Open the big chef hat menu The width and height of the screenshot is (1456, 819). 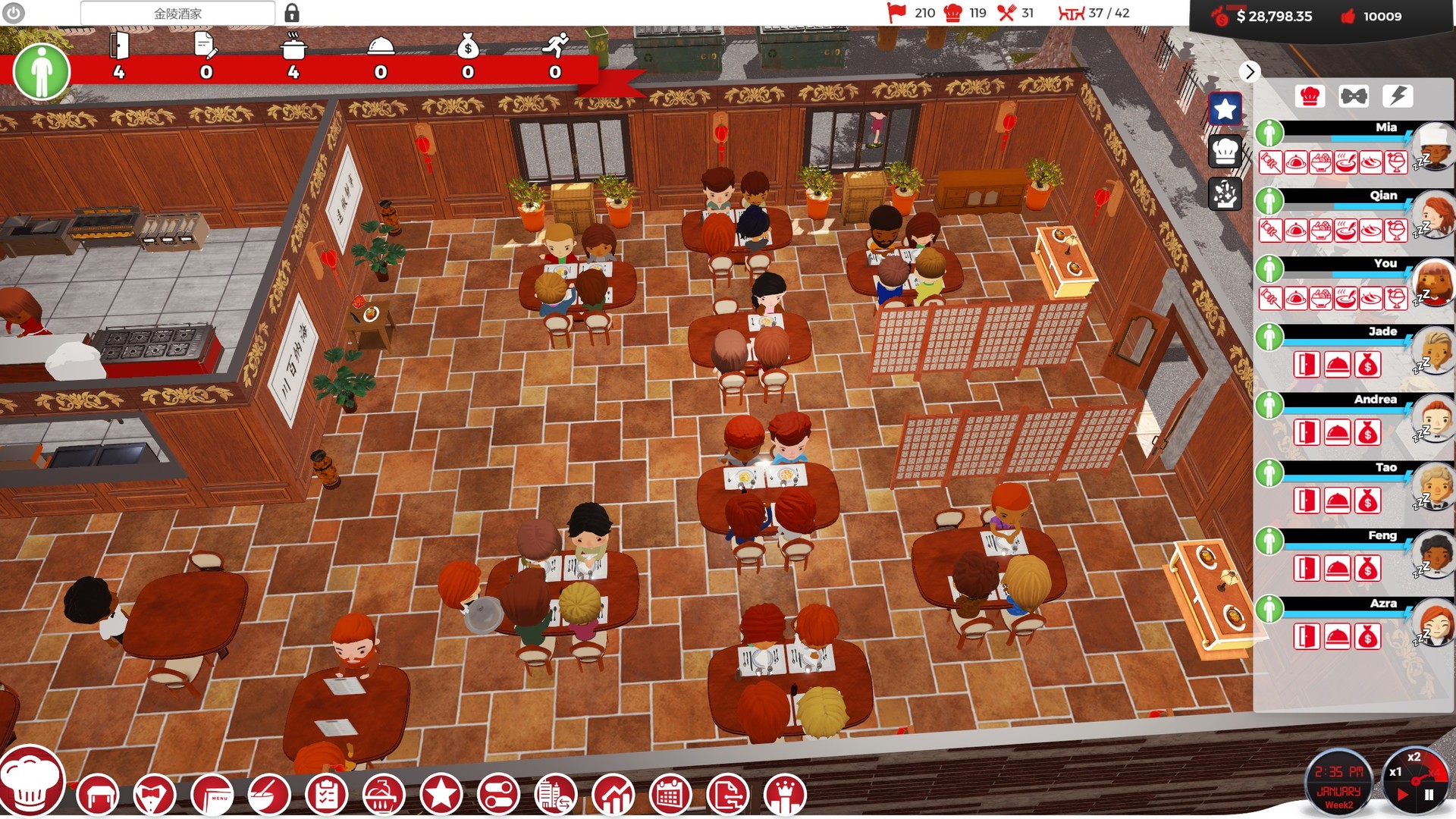coord(30,785)
